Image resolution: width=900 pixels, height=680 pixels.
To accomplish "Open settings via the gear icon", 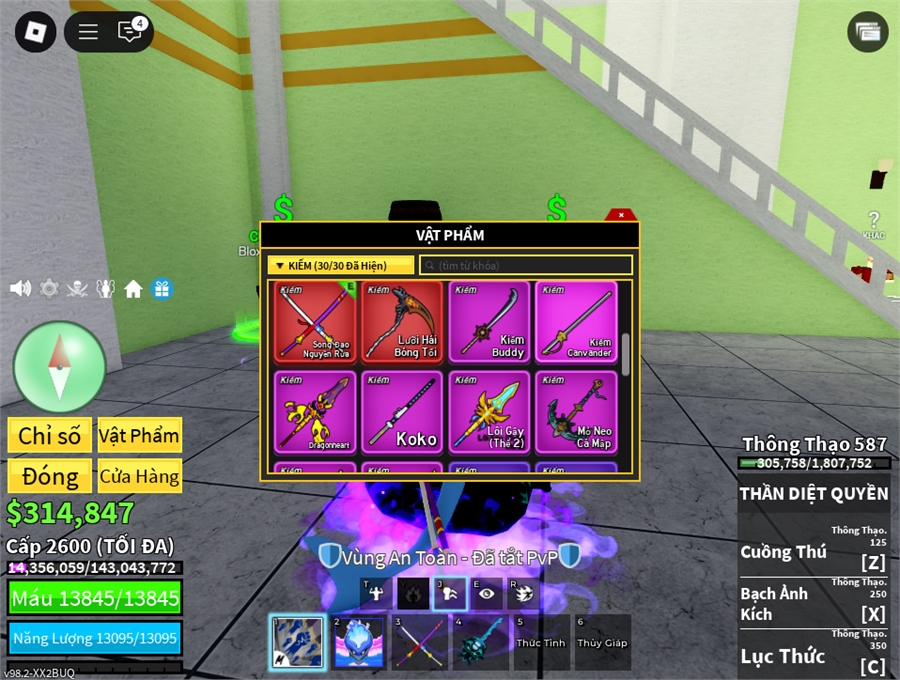I will [49, 289].
